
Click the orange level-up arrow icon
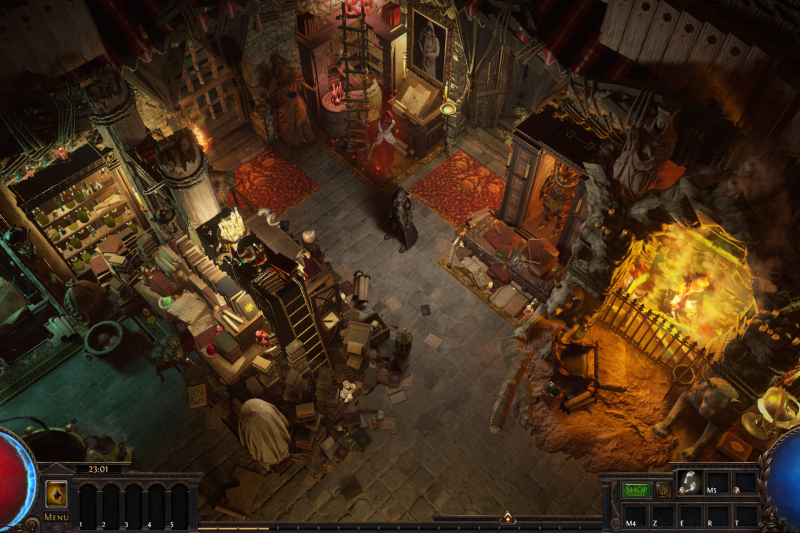56,493
